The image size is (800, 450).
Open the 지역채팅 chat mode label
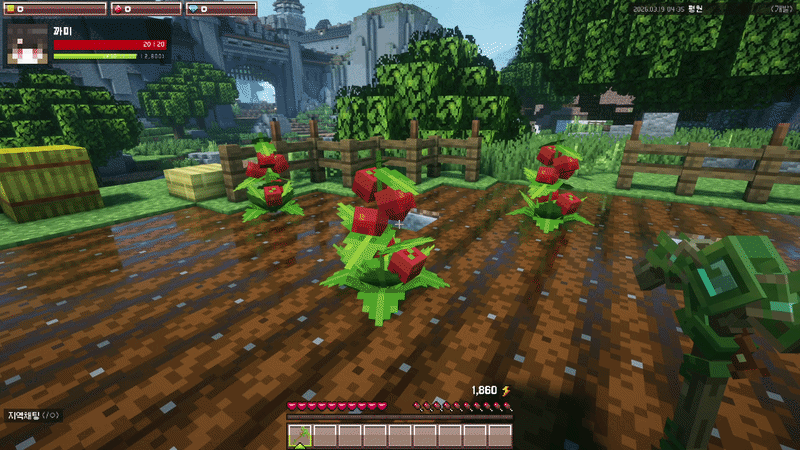coord(30,415)
